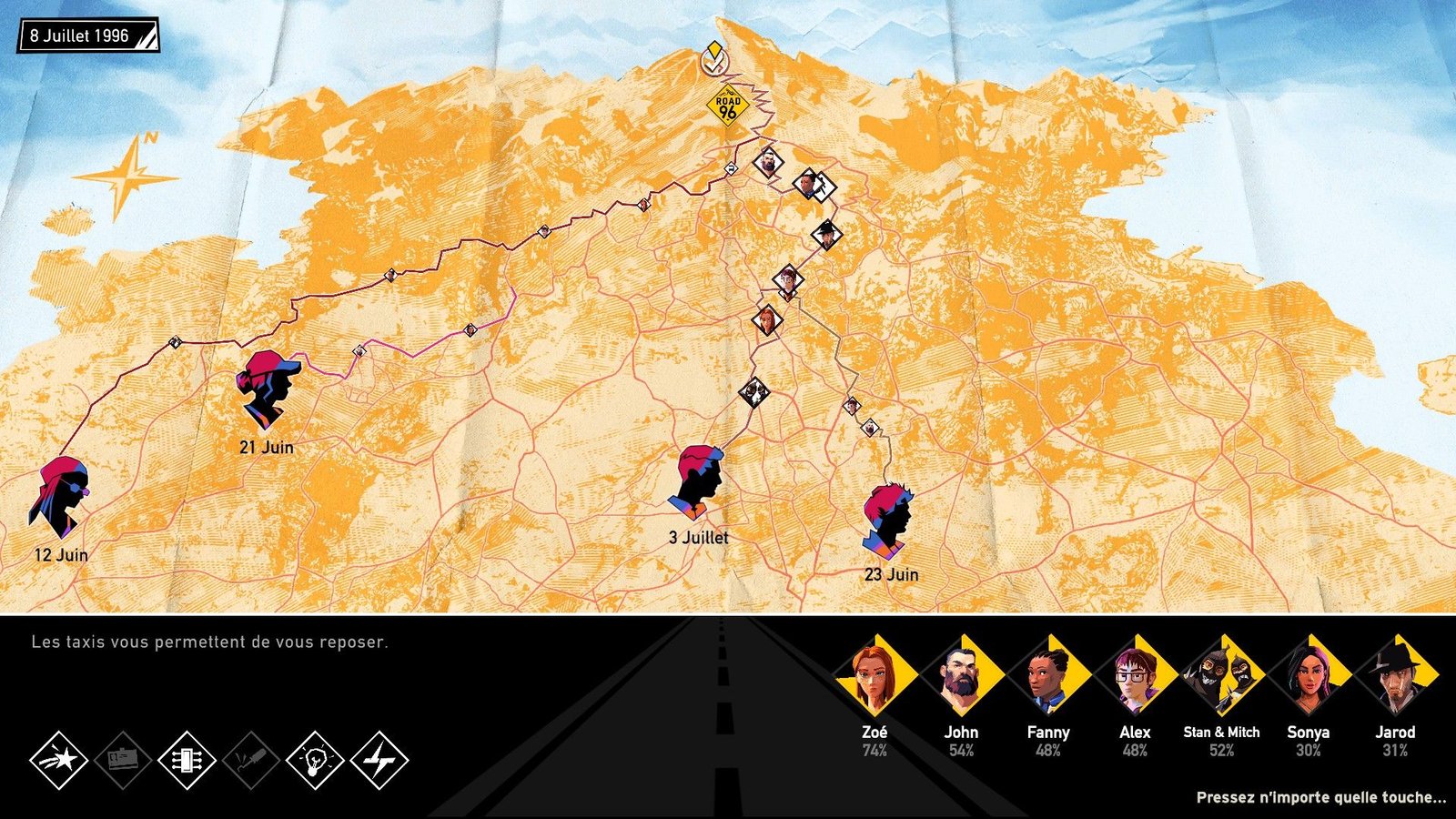This screenshot has height=819, width=1456.
Task: Click the greyed-out lockpick ability icon
Action: (x=251, y=760)
